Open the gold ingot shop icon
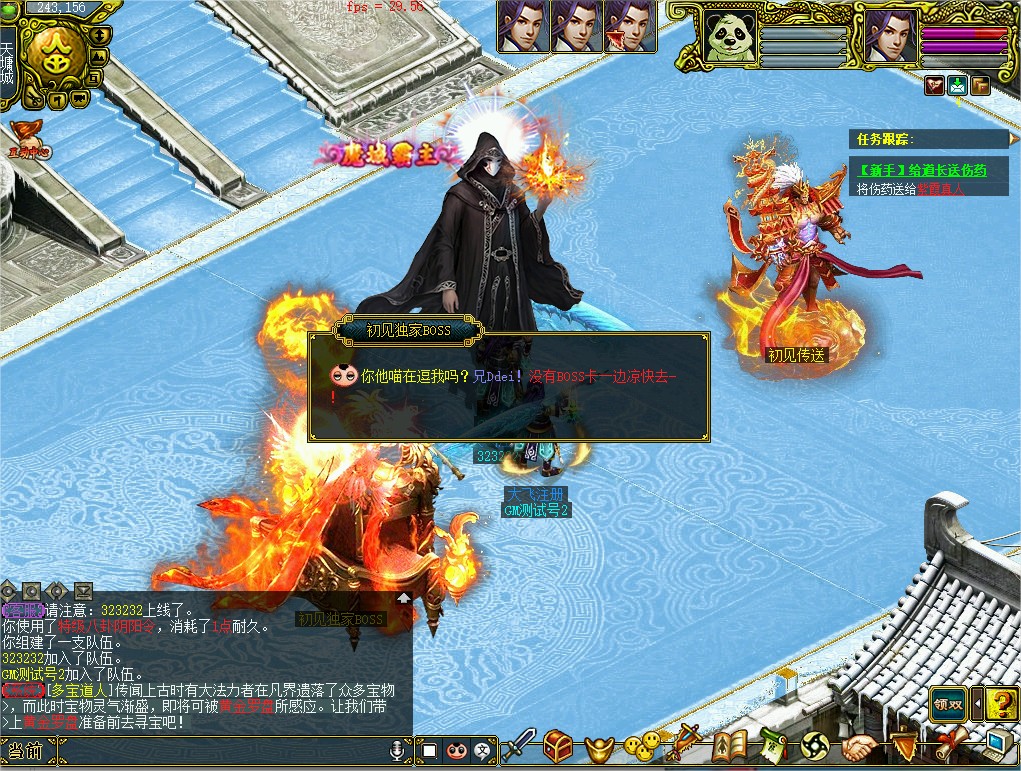This screenshot has width=1021, height=771. 600,746
